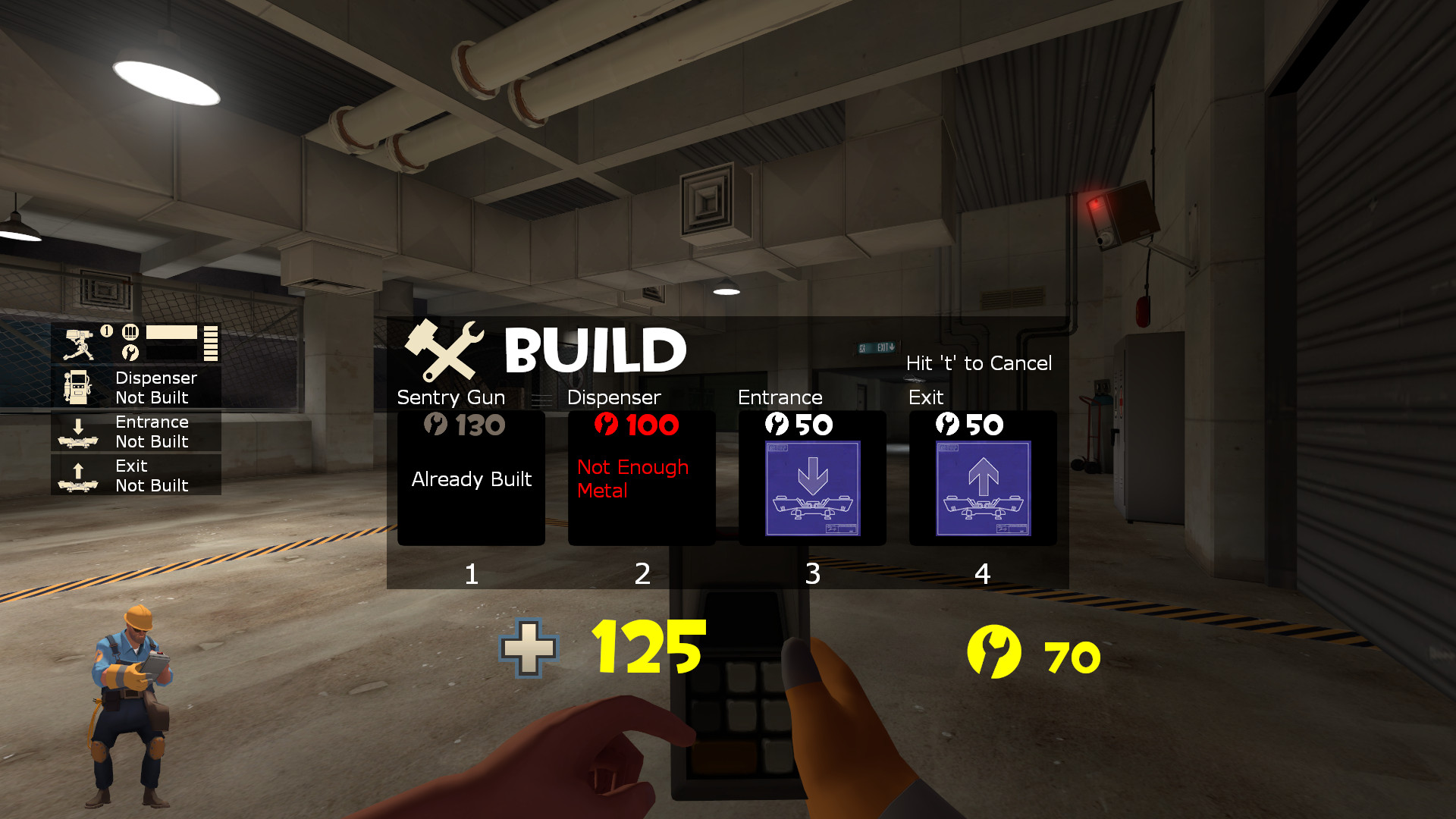Click the sentry health bar in the HUD
Viewport: 1456px width, 819px height.
coord(171,331)
